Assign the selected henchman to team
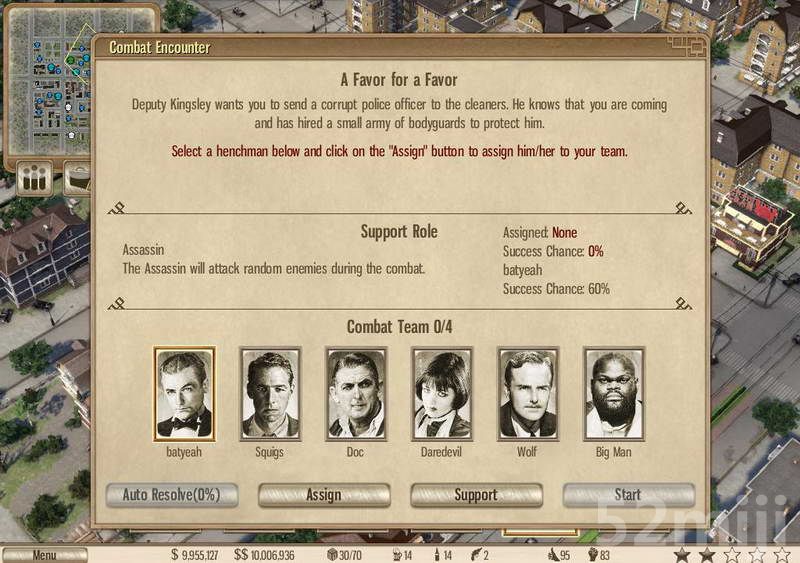The width and height of the screenshot is (800, 563). click(x=324, y=495)
